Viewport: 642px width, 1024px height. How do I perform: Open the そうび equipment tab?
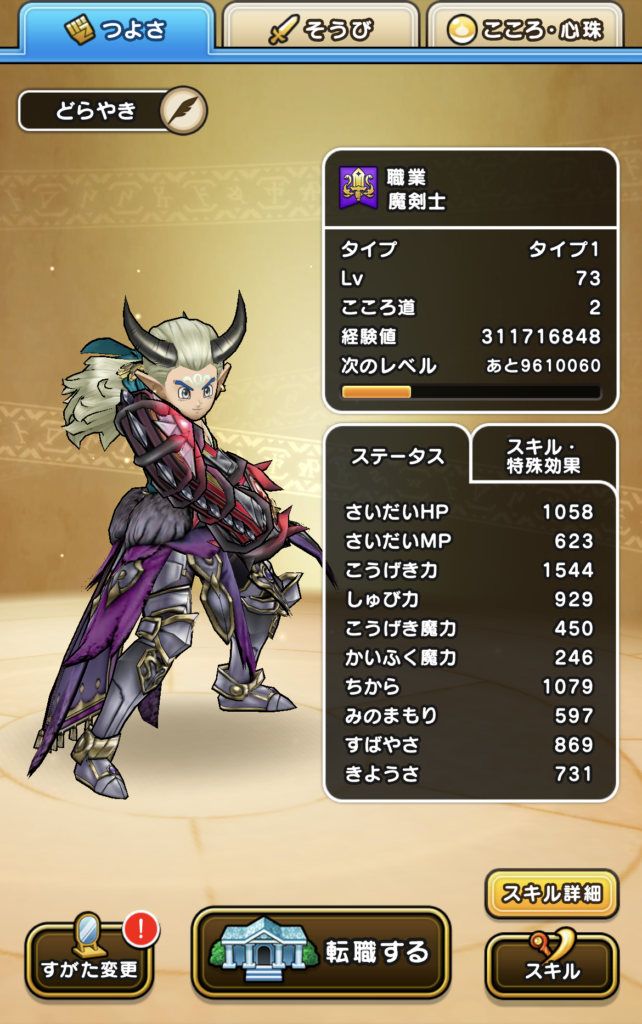(x=322, y=30)
